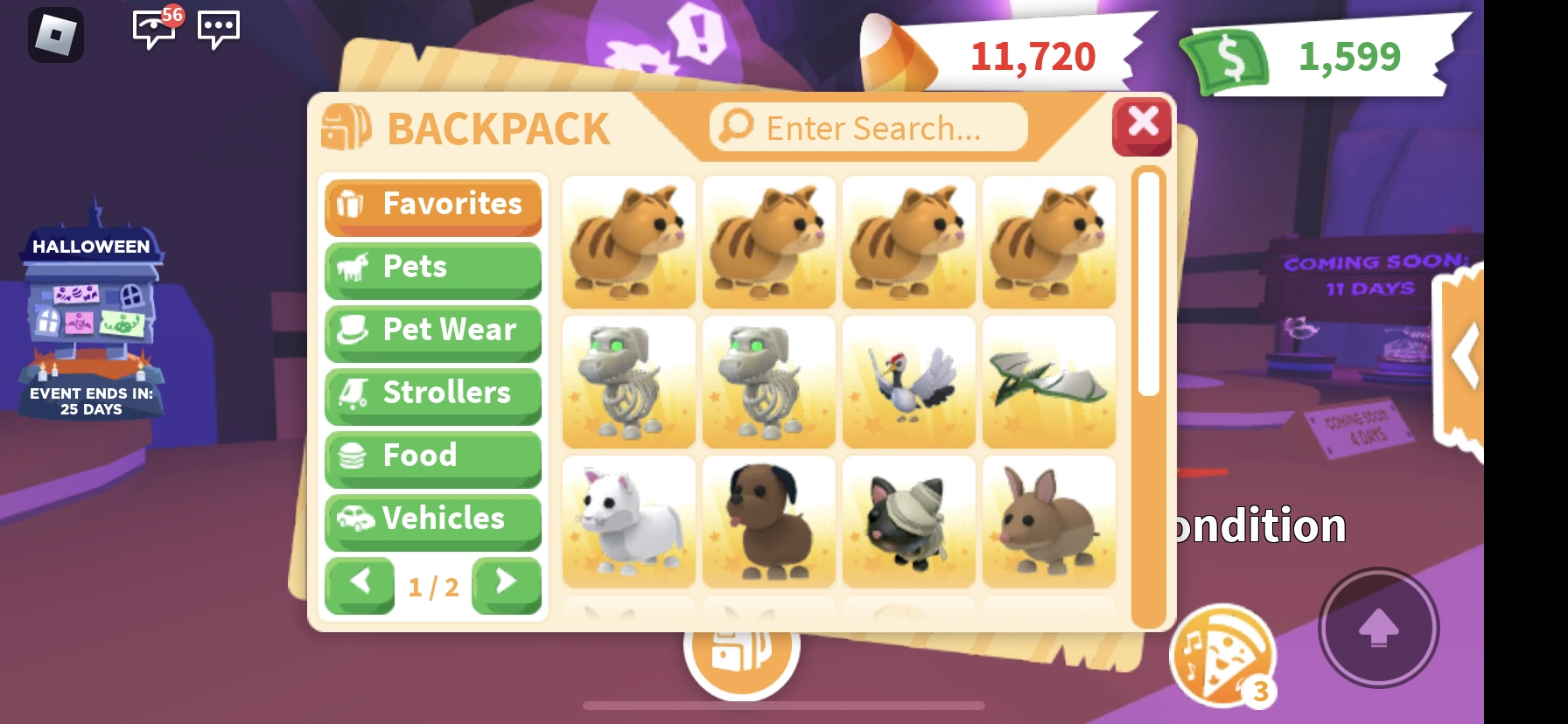This screenshot has width=1568, height=724.
Task: Toggle the Favorites category on
Action: pyautogui.click(x=433, y=205)
